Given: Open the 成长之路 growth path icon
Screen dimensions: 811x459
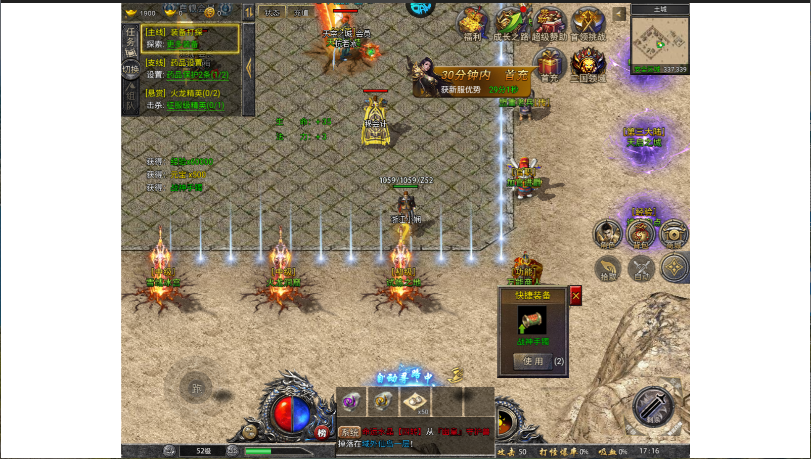Looking at the screenshot, I should pos(510,24).
